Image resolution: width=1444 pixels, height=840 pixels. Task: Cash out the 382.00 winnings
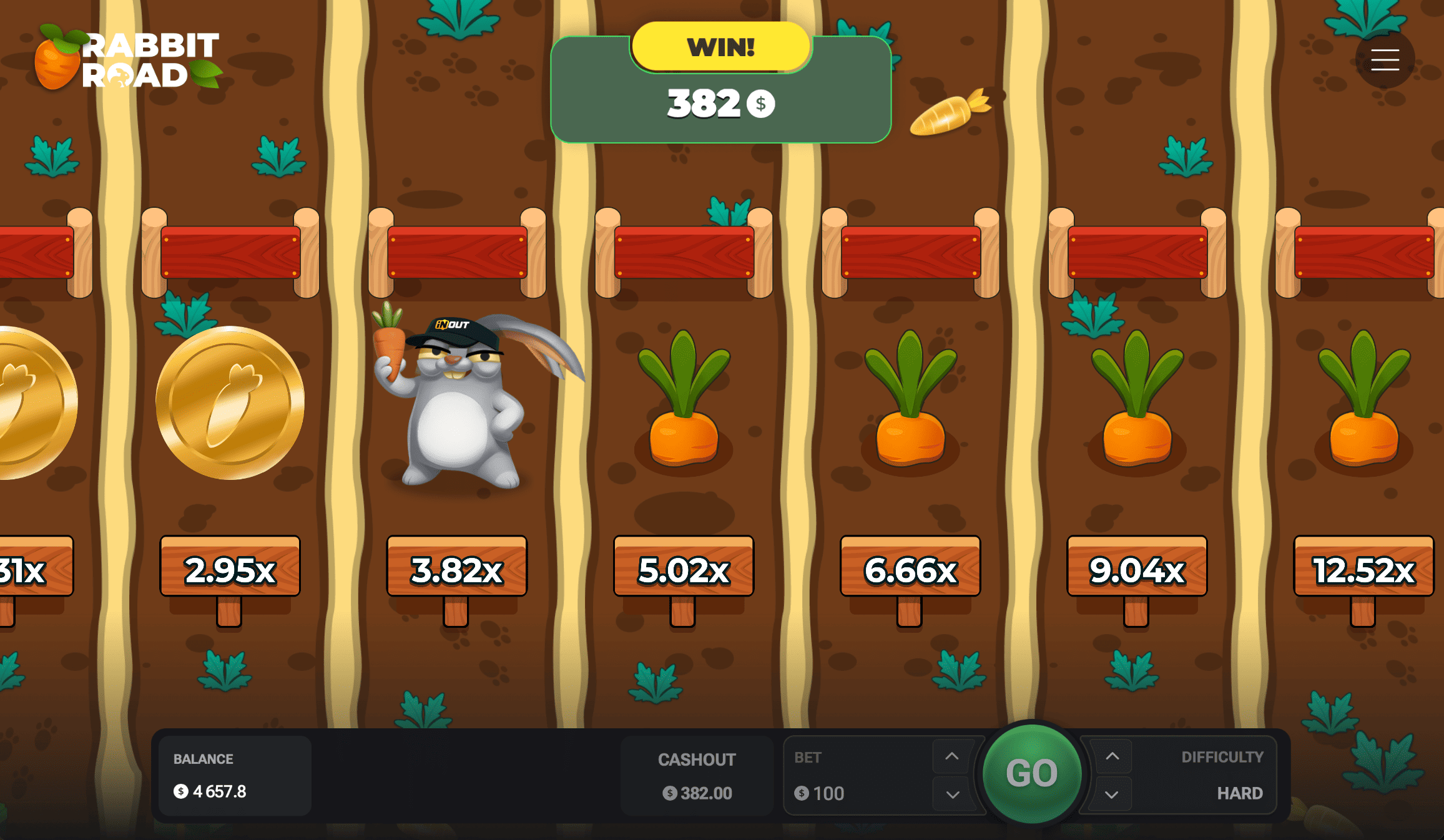[697, 776]
